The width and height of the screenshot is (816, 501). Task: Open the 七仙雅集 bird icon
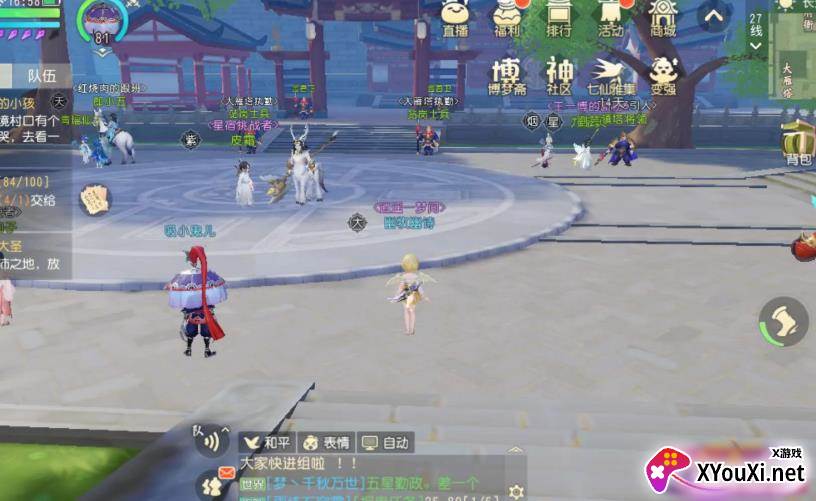click(x=610, y=75)
